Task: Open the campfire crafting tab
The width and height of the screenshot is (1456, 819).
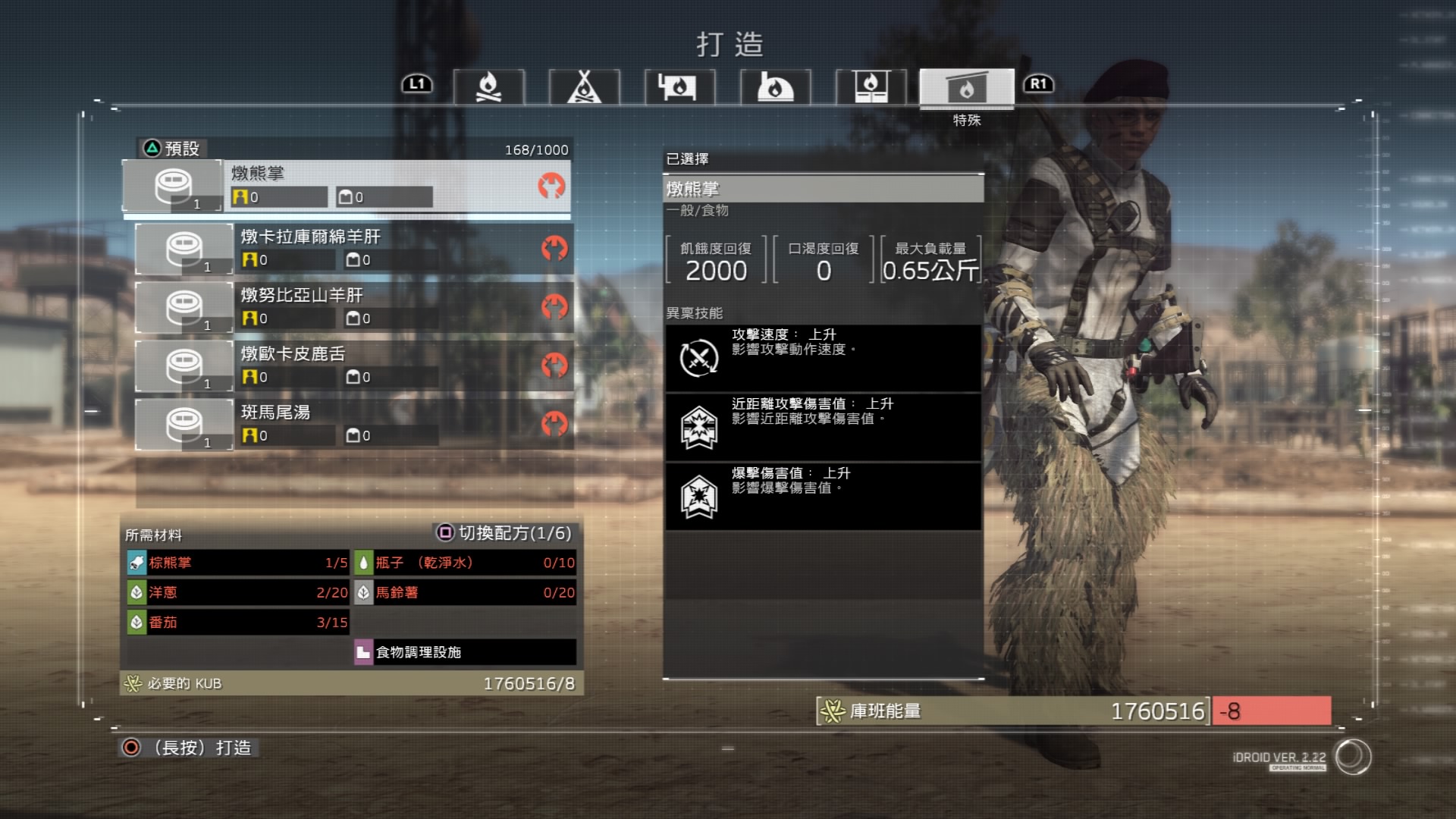Action: [488, 86]
